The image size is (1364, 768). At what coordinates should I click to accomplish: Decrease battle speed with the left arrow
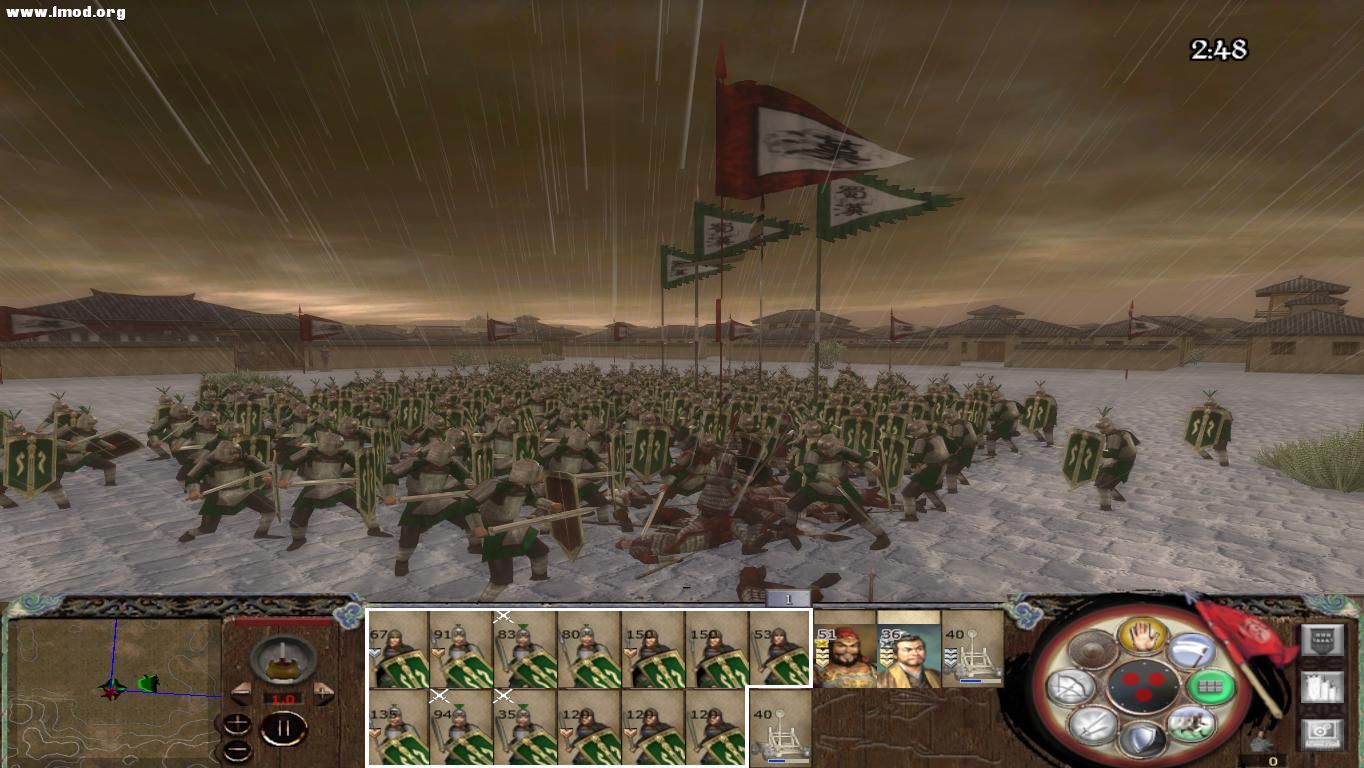point(242,693)
